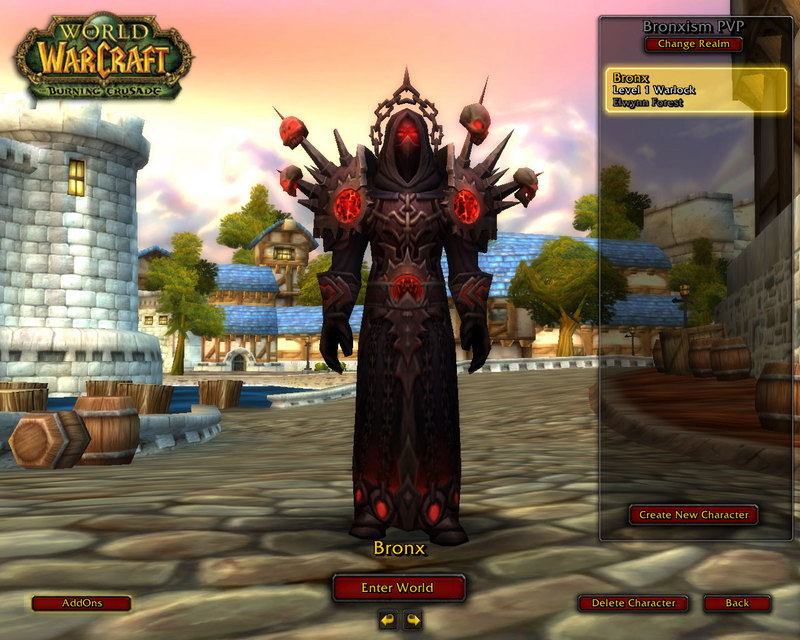Image resolution: width=800 pixels, height=640 pixels.
Task: Open the AddOns list
Action: point(81,603)
